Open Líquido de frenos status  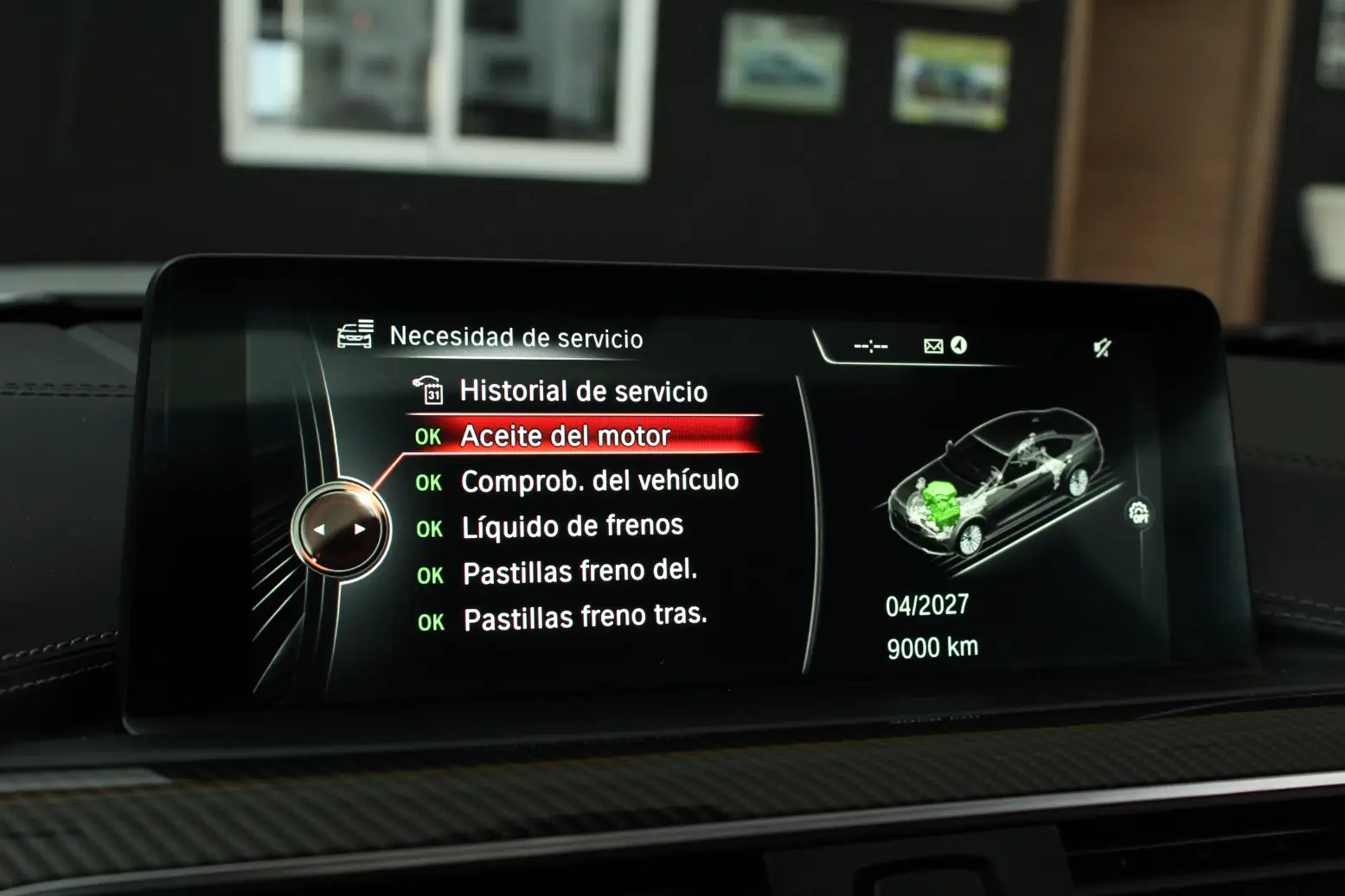coord(572,526)
